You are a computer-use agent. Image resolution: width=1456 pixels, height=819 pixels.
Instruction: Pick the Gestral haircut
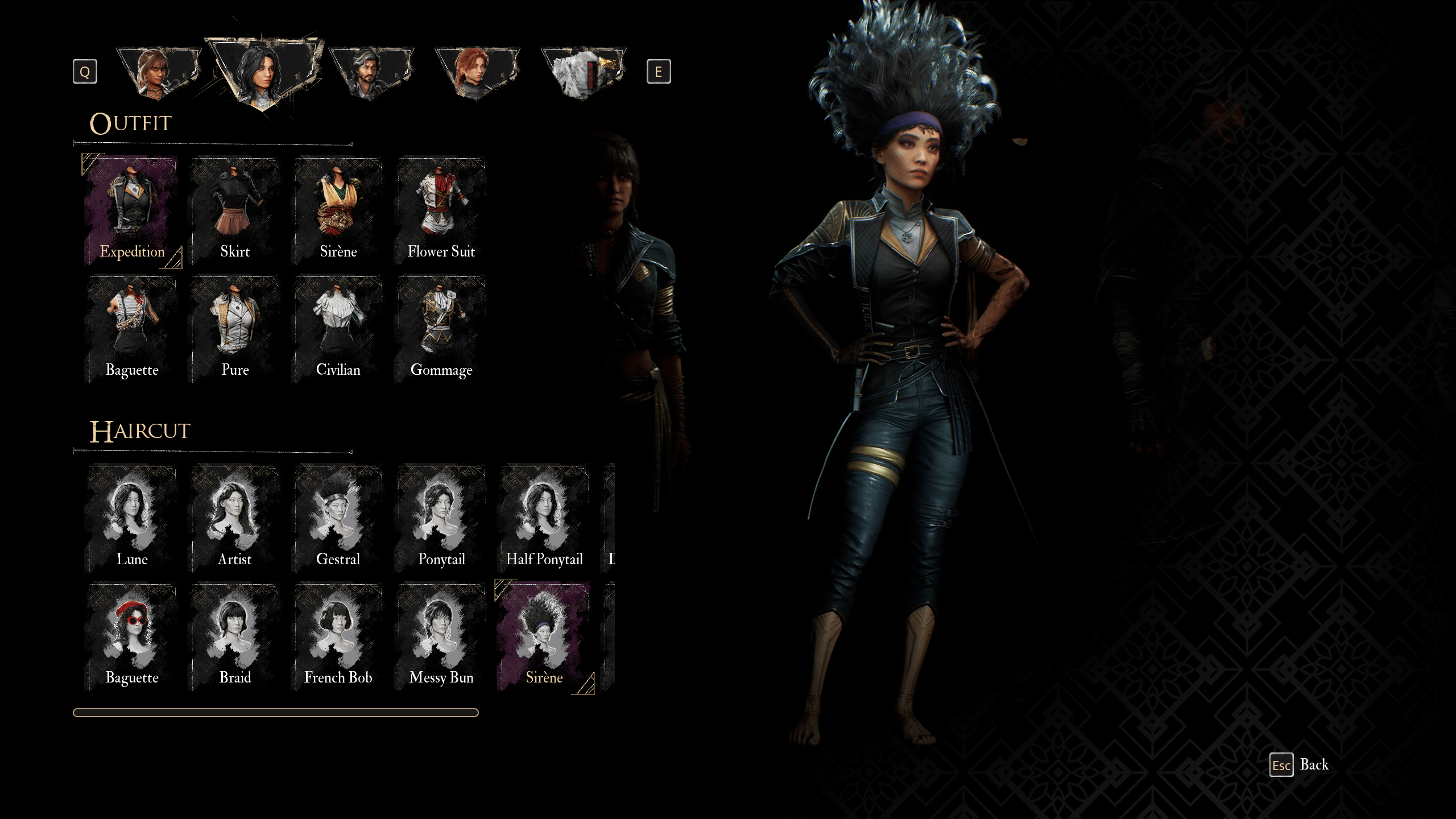(338, 518)
